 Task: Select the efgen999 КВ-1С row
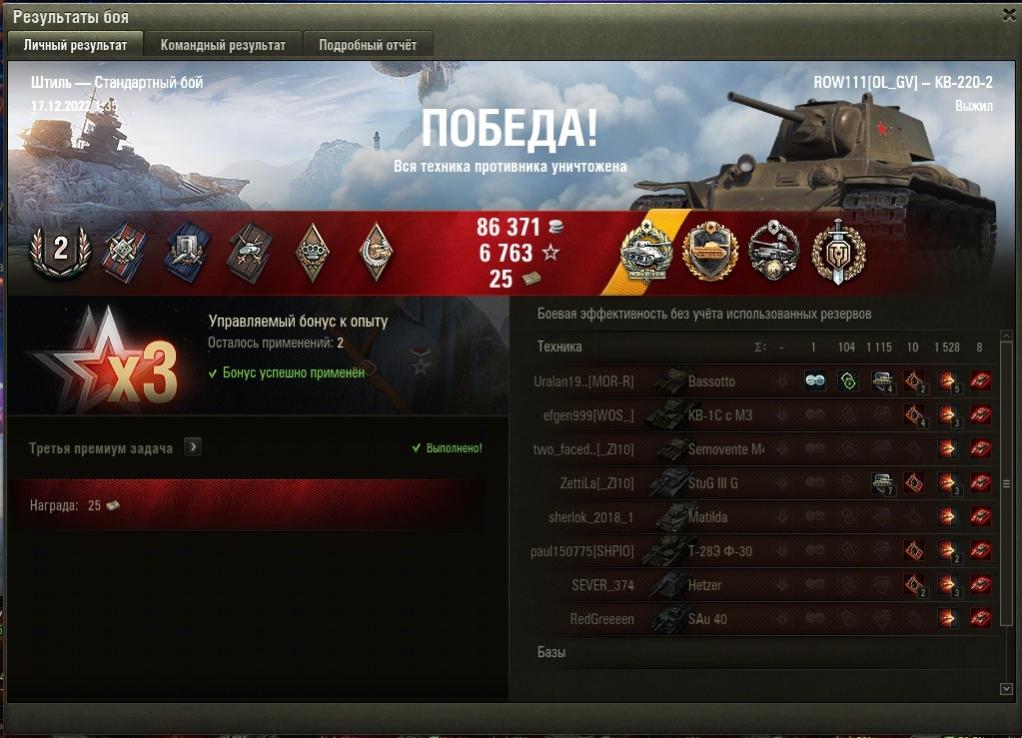click(721, 416)
